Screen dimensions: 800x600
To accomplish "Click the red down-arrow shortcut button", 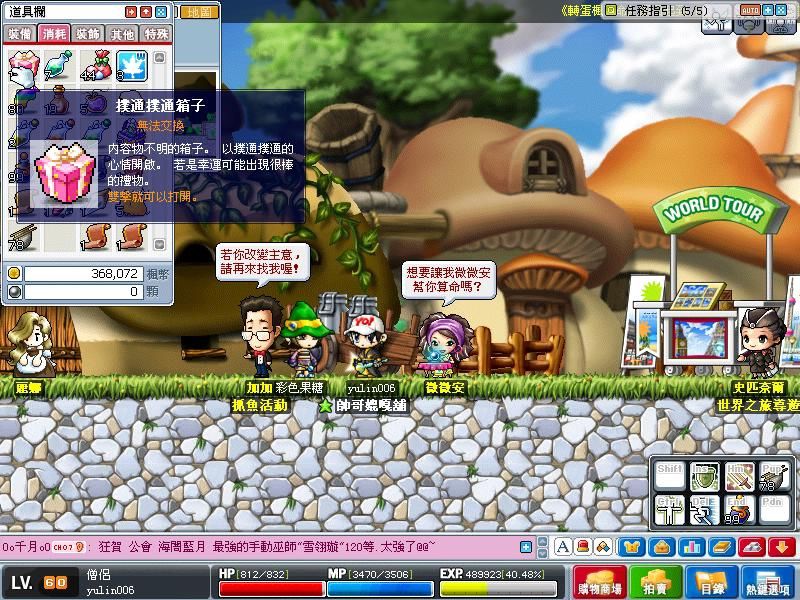I will click(x=782, y=546).
